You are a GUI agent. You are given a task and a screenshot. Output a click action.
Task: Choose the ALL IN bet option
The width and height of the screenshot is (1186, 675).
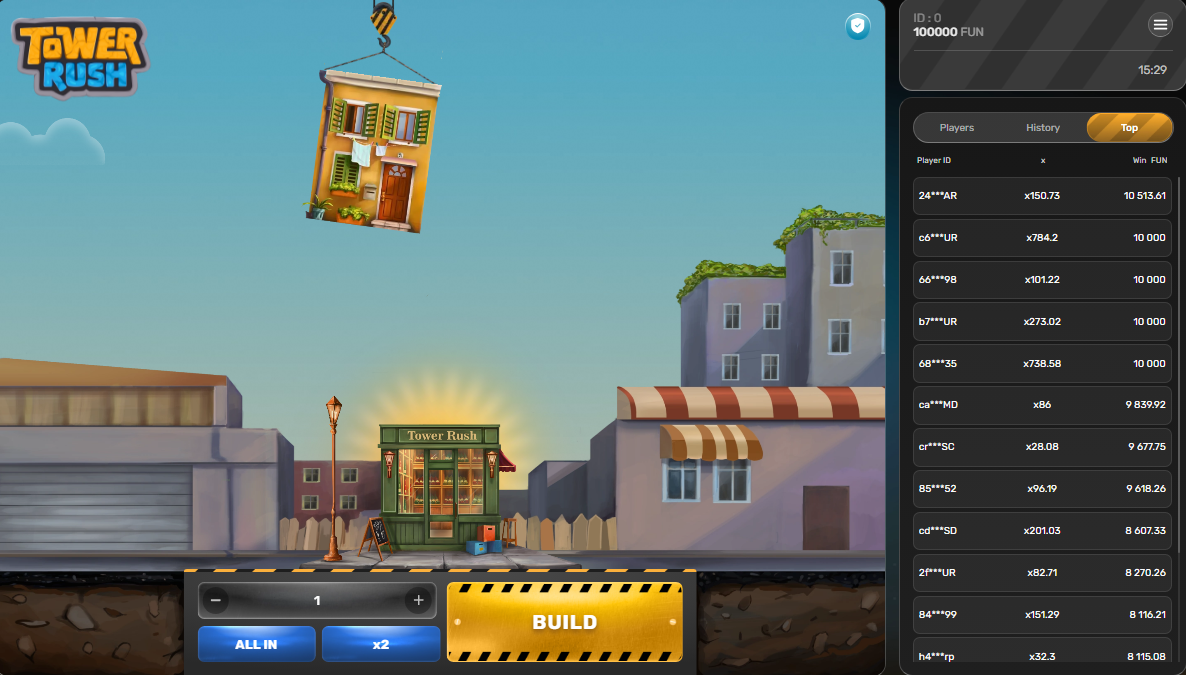256,644
